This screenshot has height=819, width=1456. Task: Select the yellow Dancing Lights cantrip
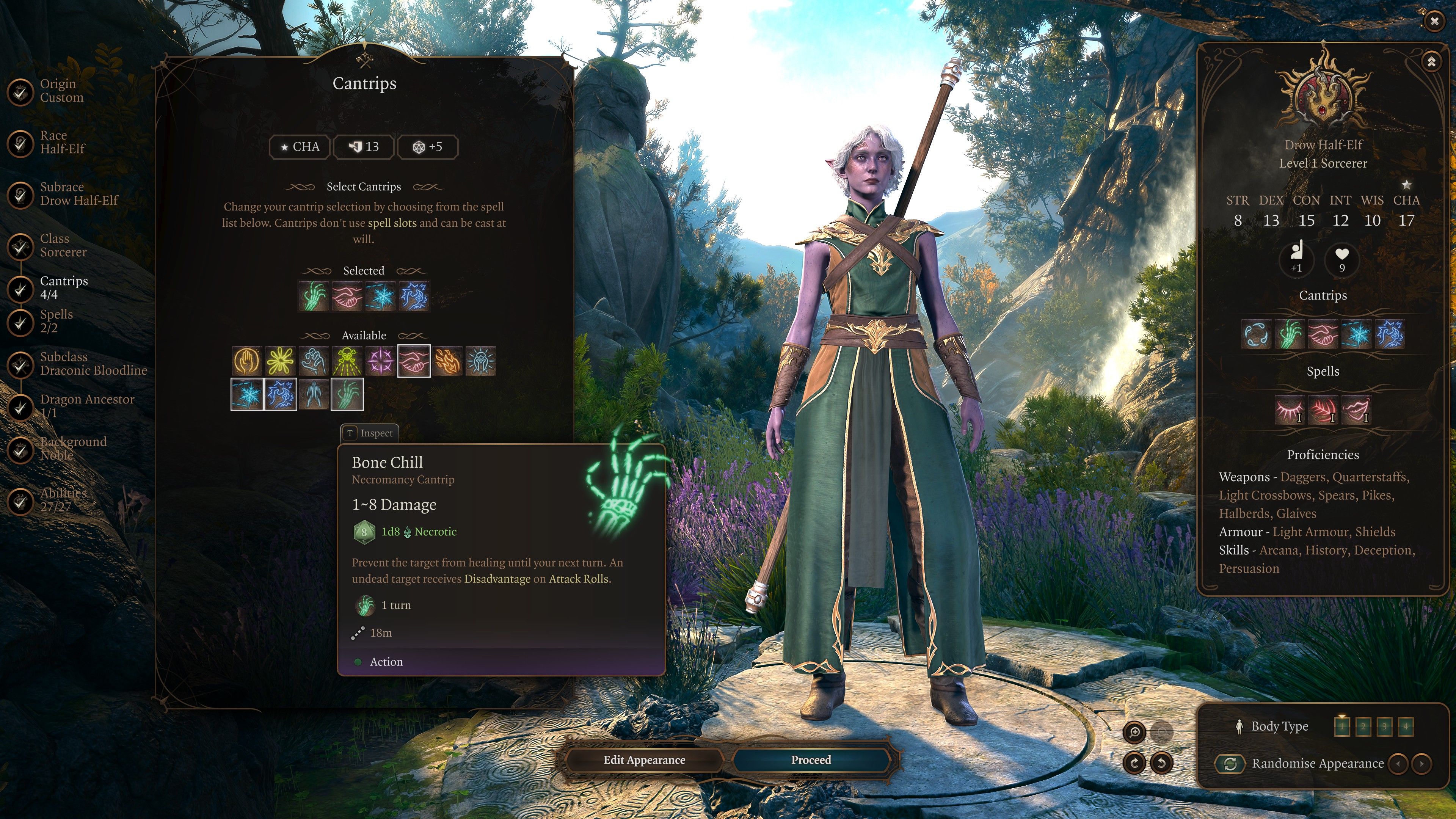[x=280, y=361]
